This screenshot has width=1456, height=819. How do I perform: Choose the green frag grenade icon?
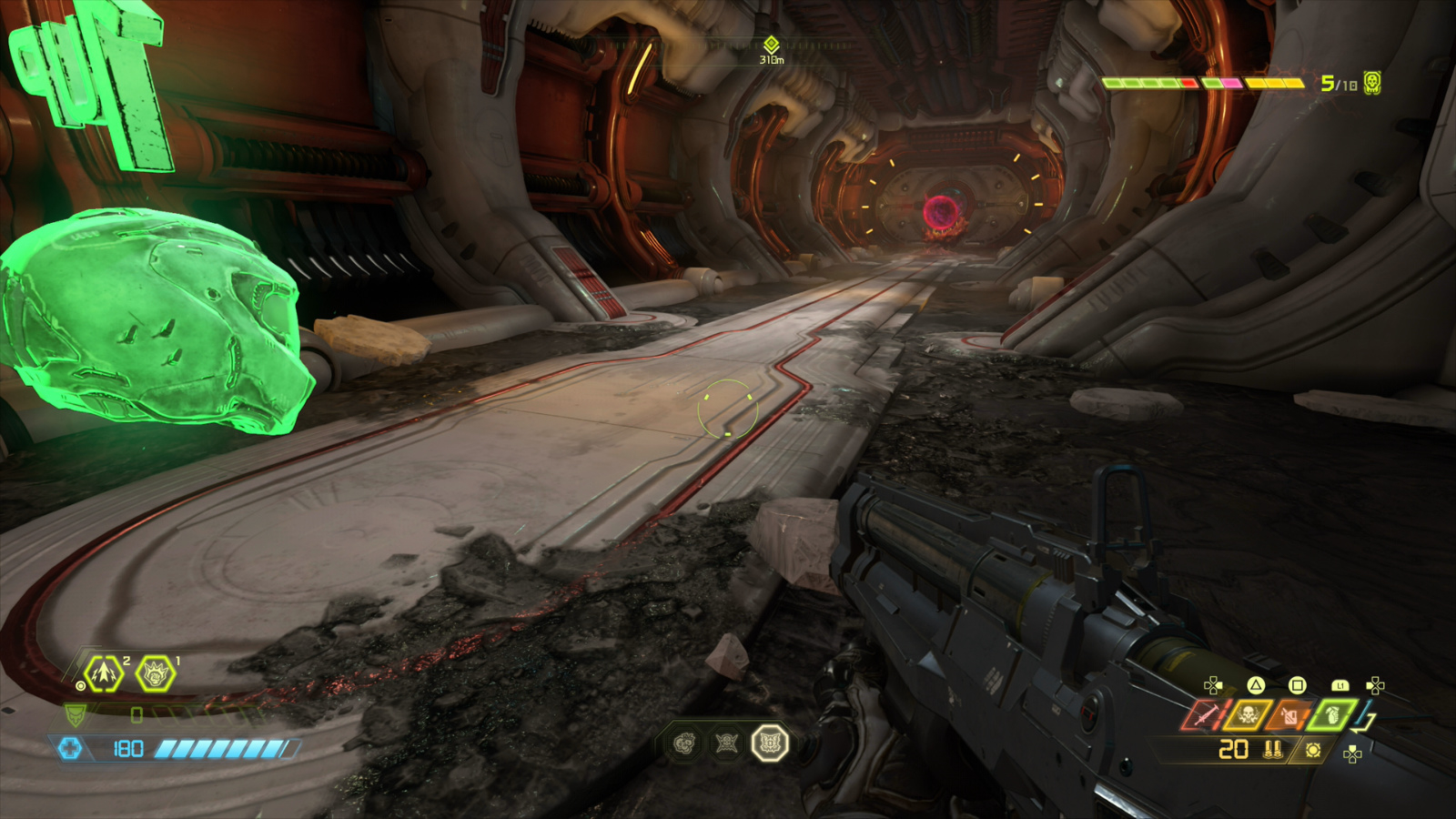[x=1332, y=715]
